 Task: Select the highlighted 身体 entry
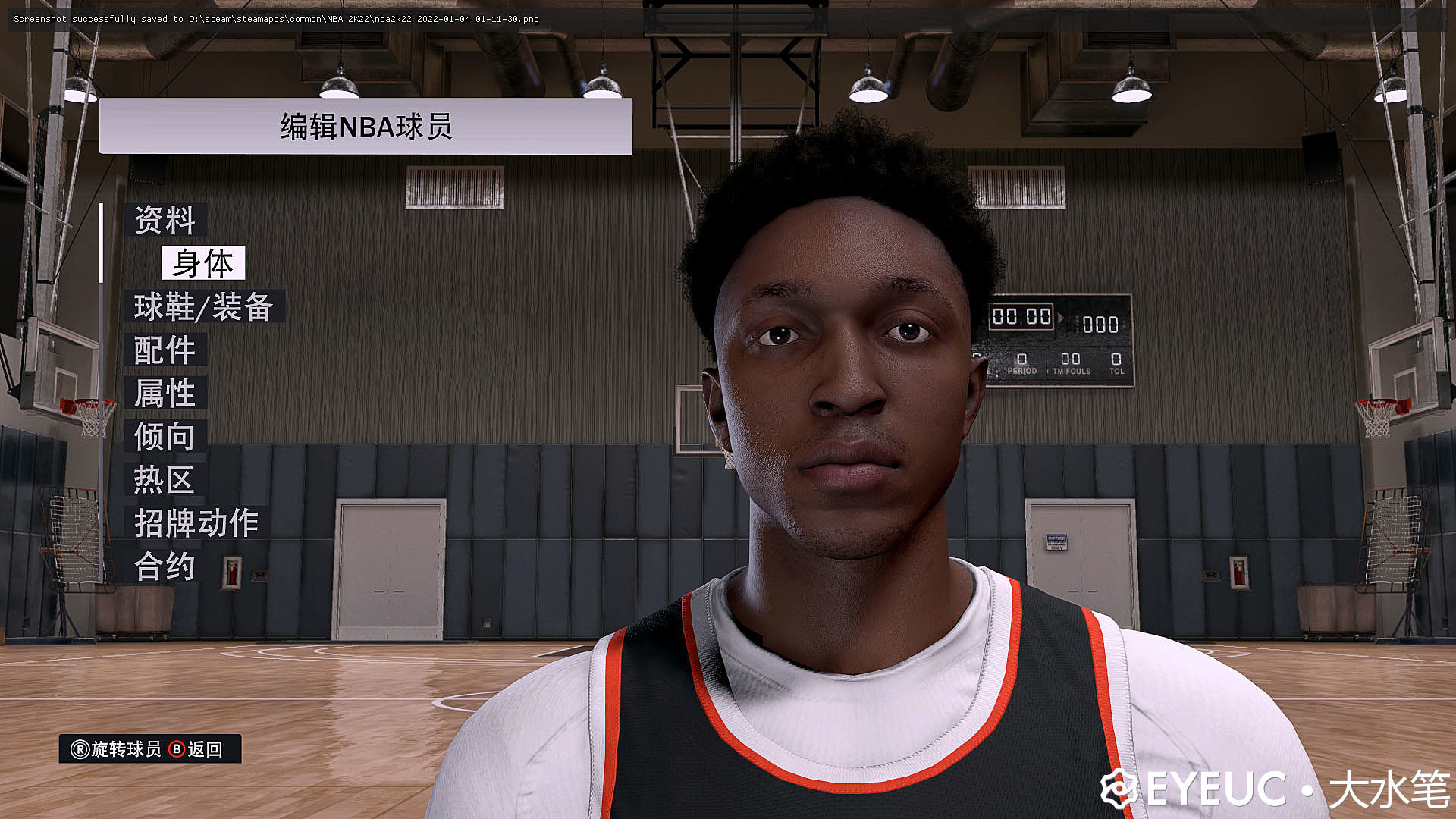pos(202,264)
